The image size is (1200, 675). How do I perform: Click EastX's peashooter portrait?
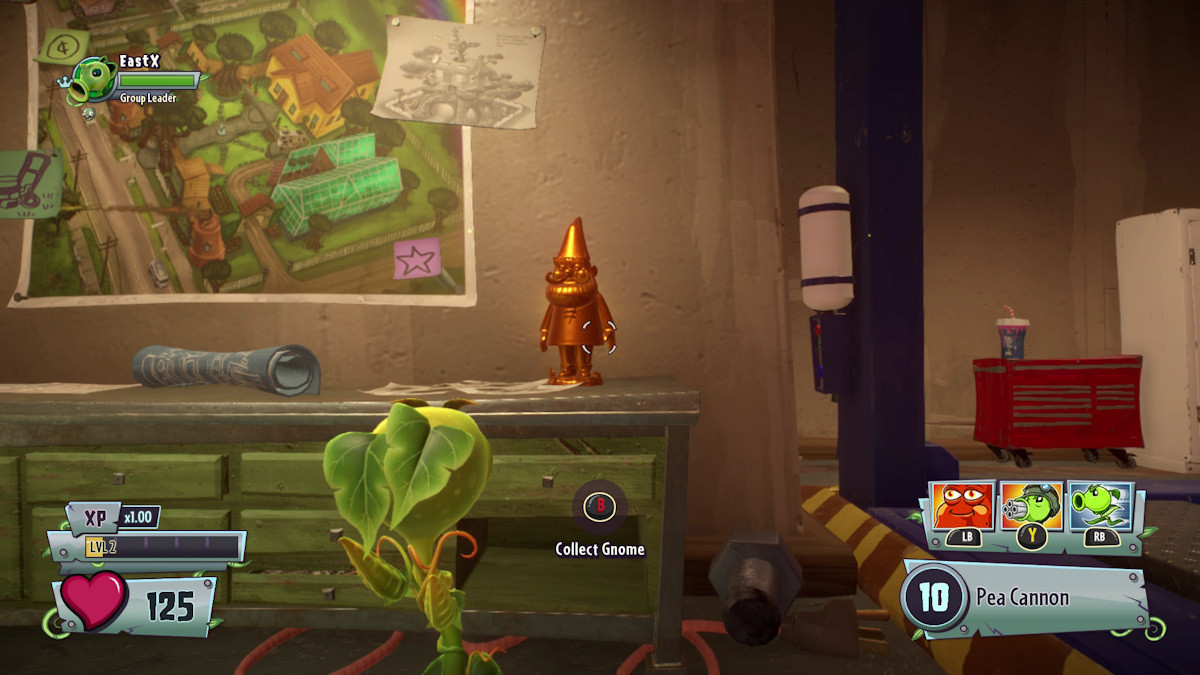coord(92,80)
